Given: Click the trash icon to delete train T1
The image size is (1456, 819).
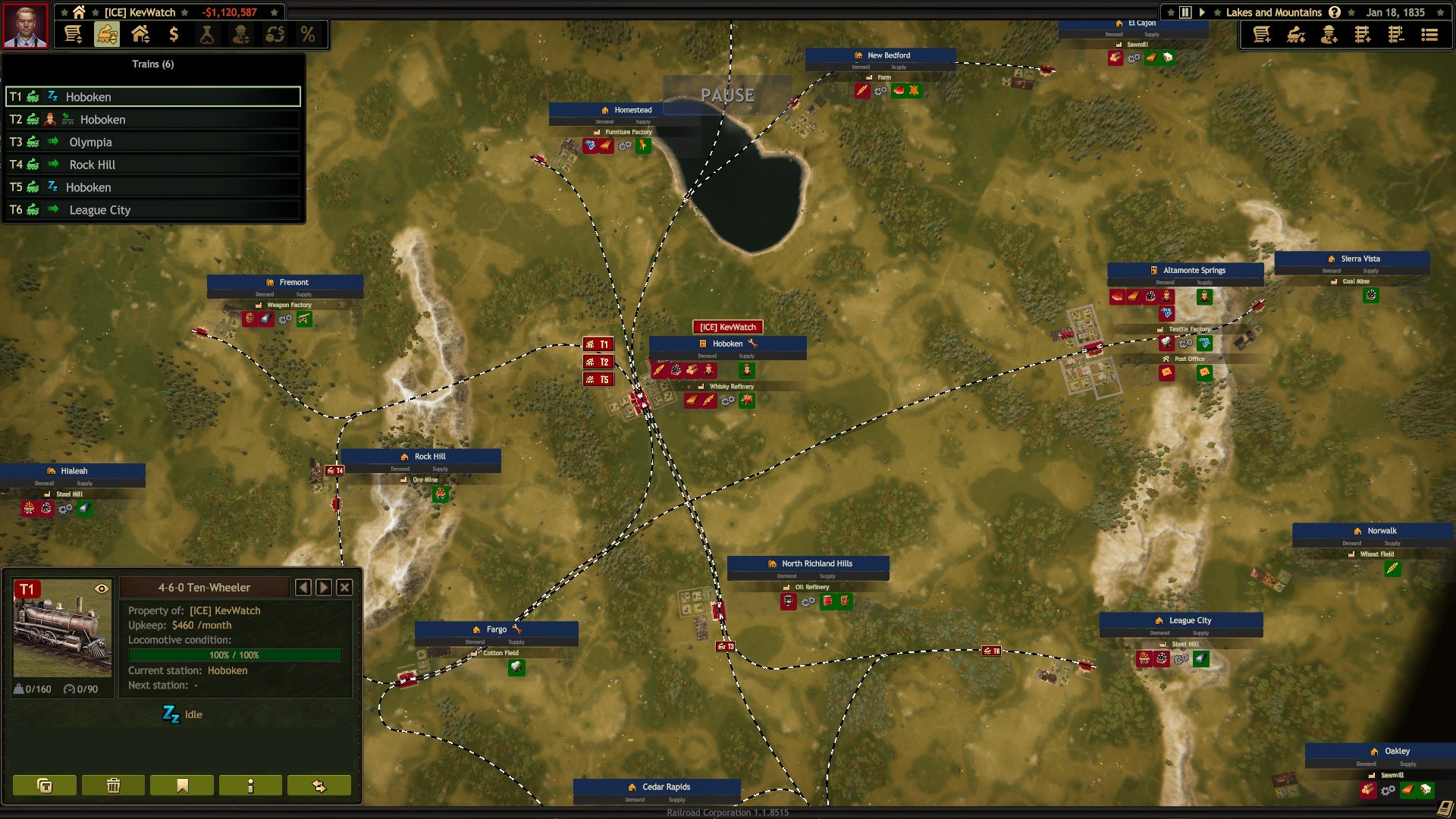Looking at the screenshot, I should pyautogui.click(x=112, y=786).
